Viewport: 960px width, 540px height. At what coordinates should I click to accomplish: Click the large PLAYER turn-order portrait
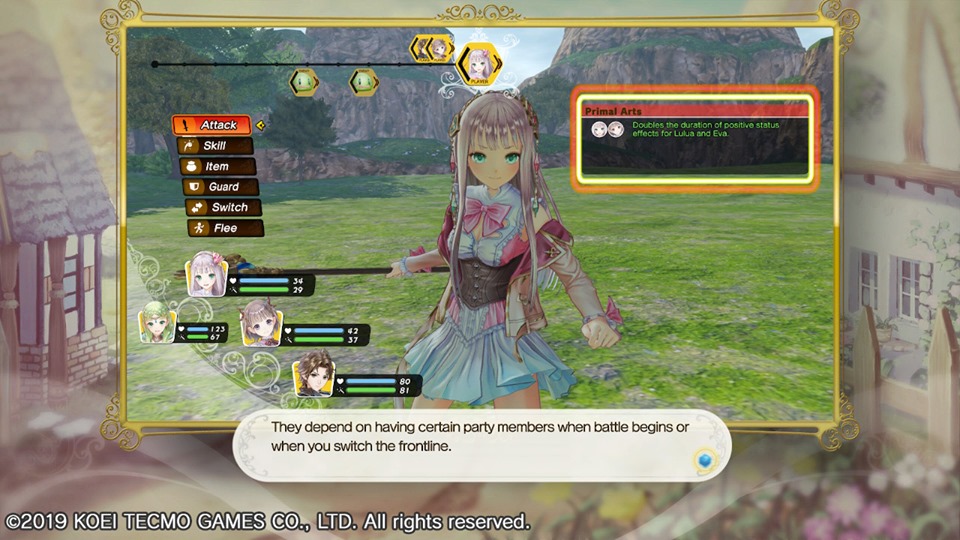478,62
